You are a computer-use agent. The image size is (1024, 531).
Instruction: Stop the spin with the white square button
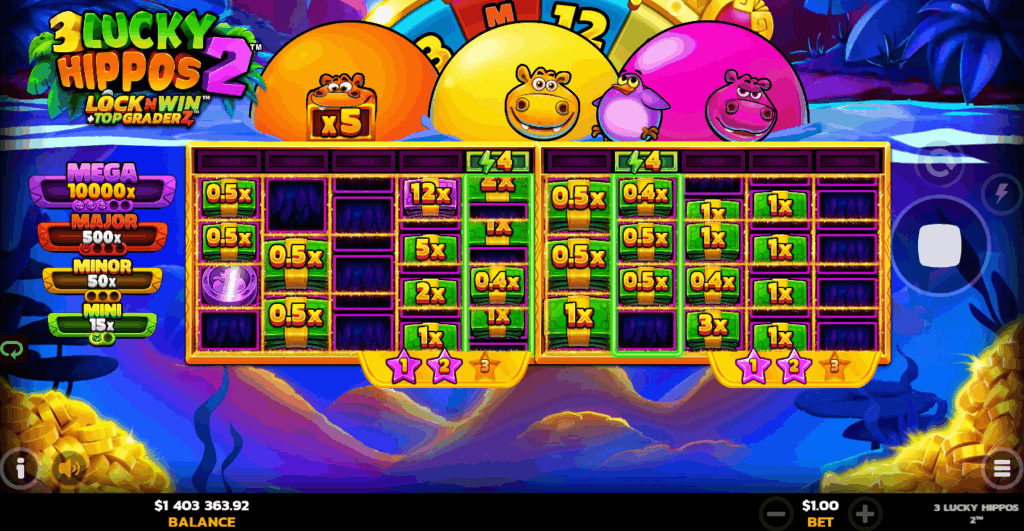click(x=939, y=246)
